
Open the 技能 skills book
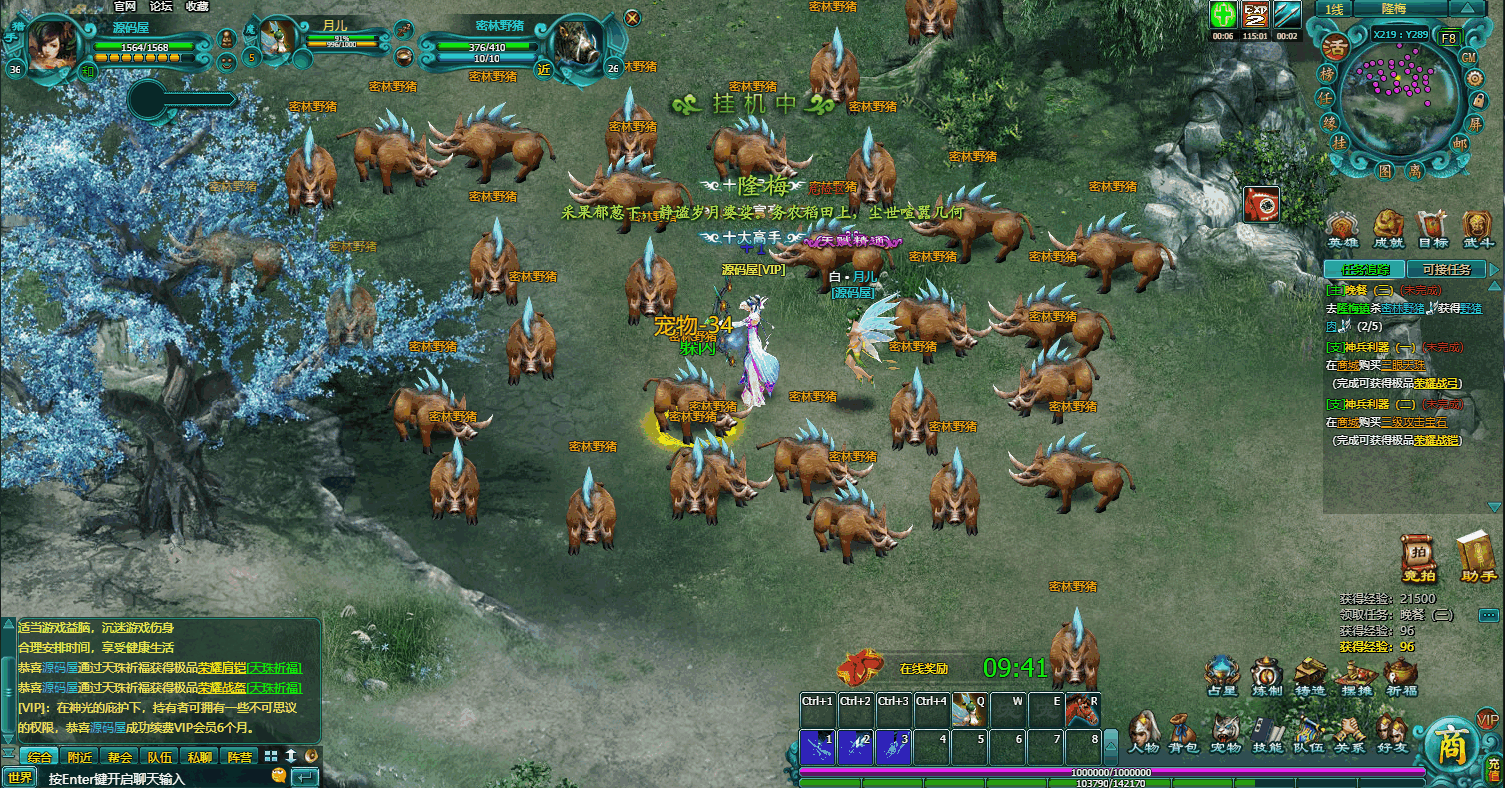[1267, 733]
